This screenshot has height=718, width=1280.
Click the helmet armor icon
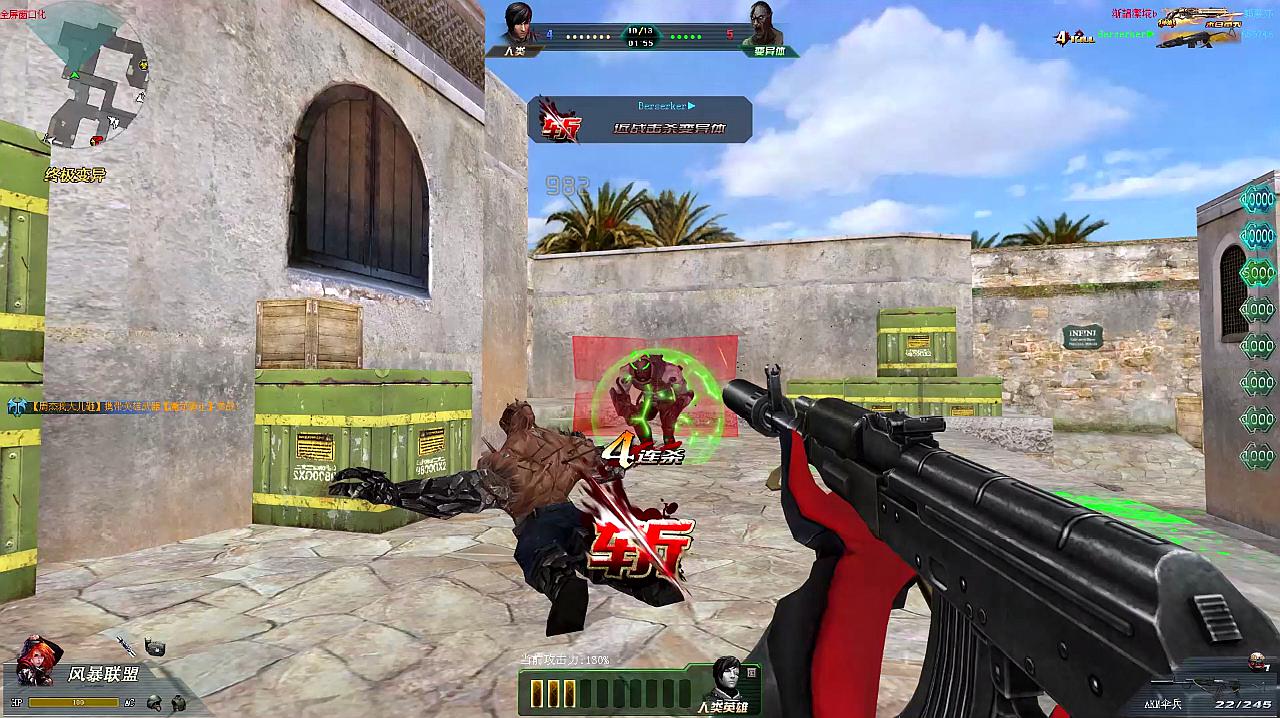pyautogui.click(x=155, y=703)
